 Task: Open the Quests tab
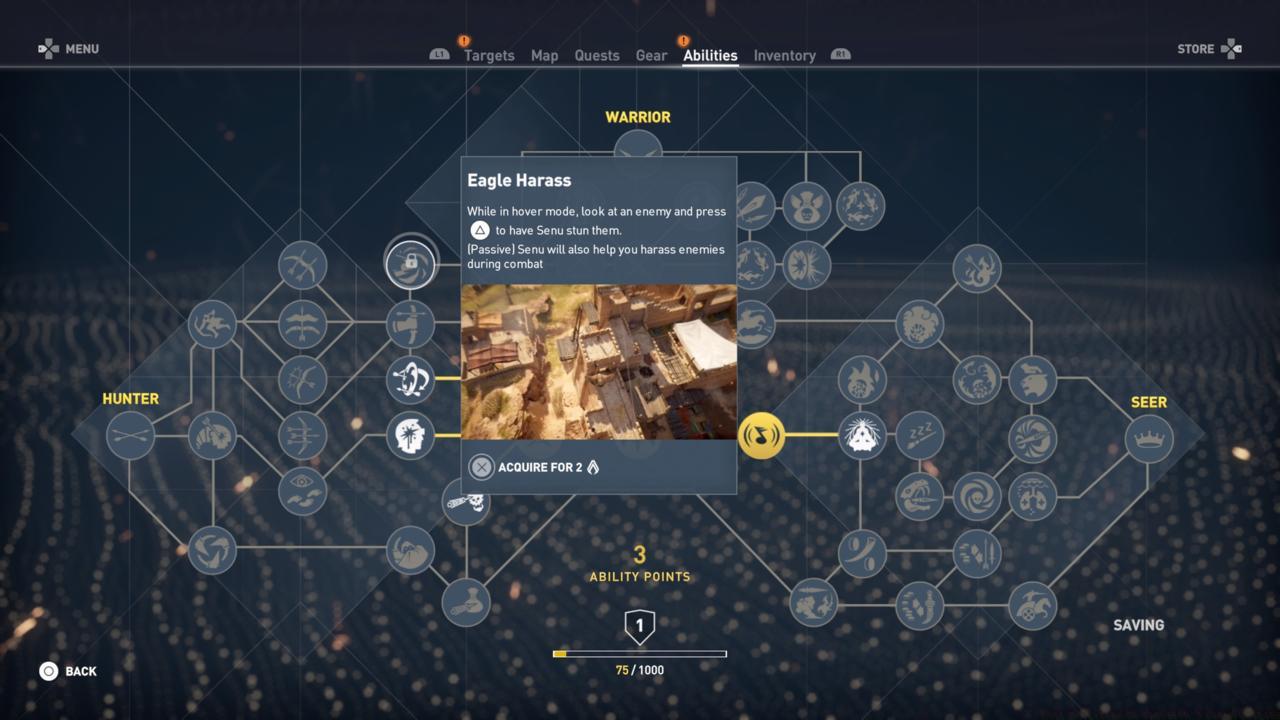coord(597,55)
